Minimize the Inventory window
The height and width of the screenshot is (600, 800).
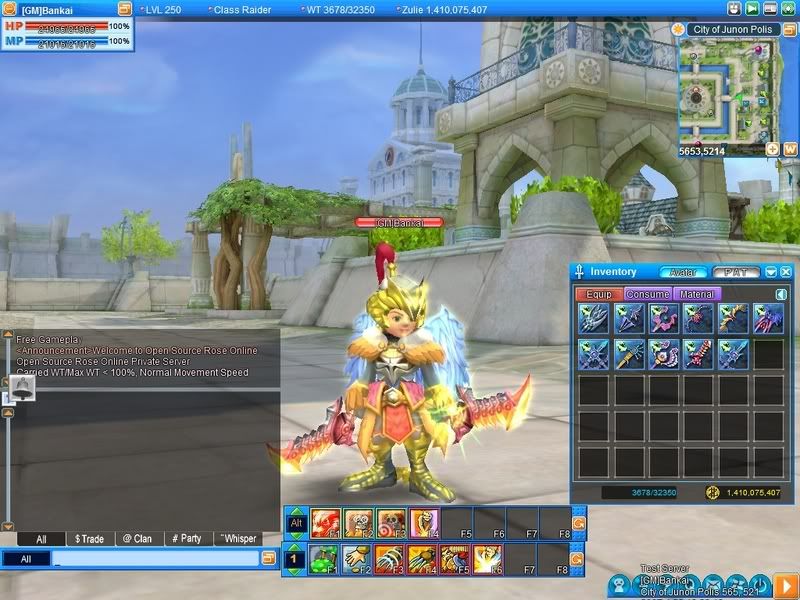pos(772,271)
